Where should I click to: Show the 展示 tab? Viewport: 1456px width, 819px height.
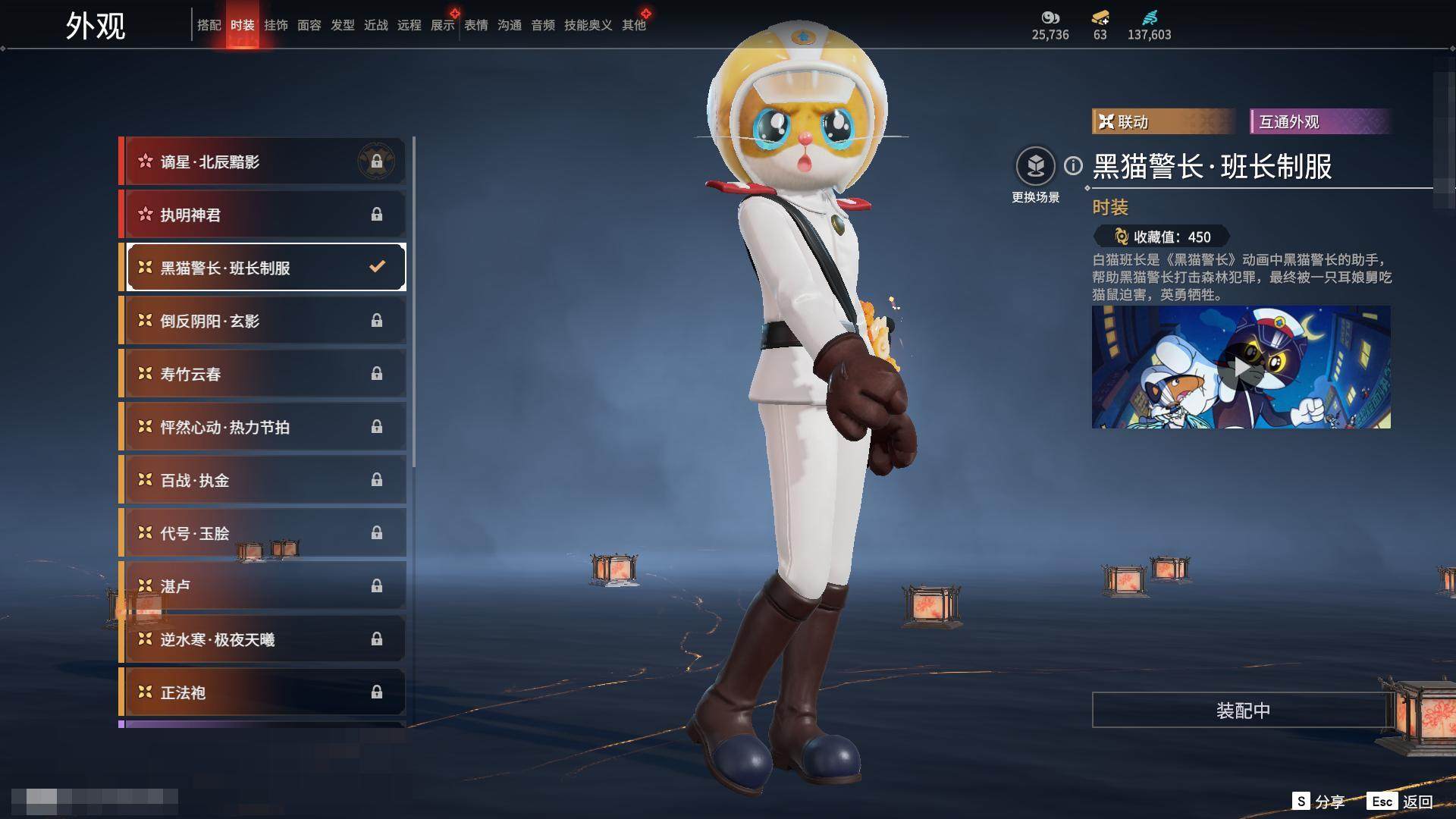(x=442, y=25)
